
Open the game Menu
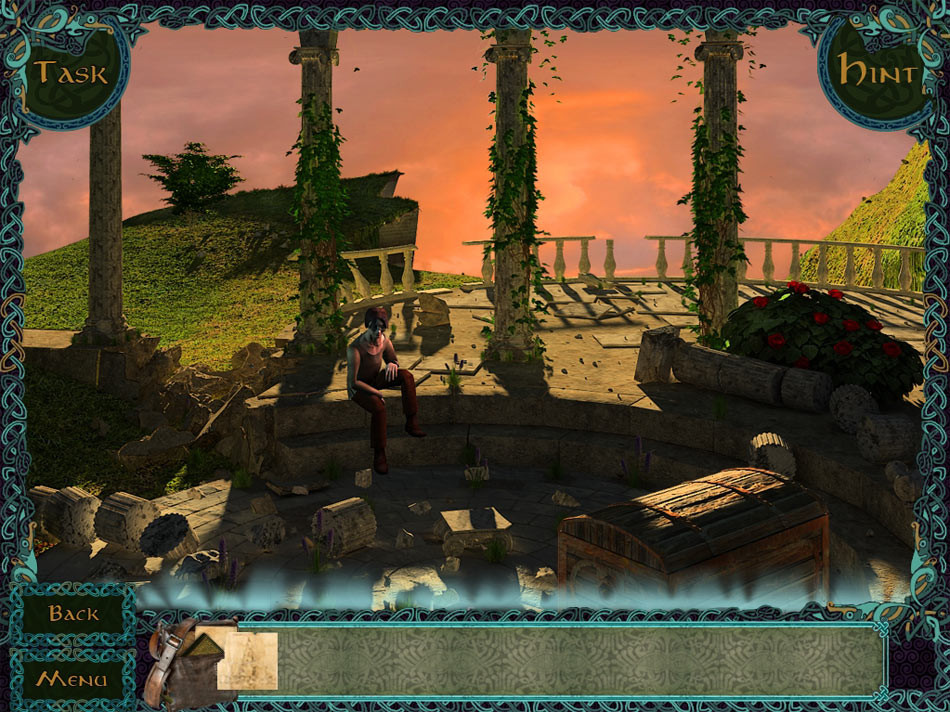pos(72,679)
